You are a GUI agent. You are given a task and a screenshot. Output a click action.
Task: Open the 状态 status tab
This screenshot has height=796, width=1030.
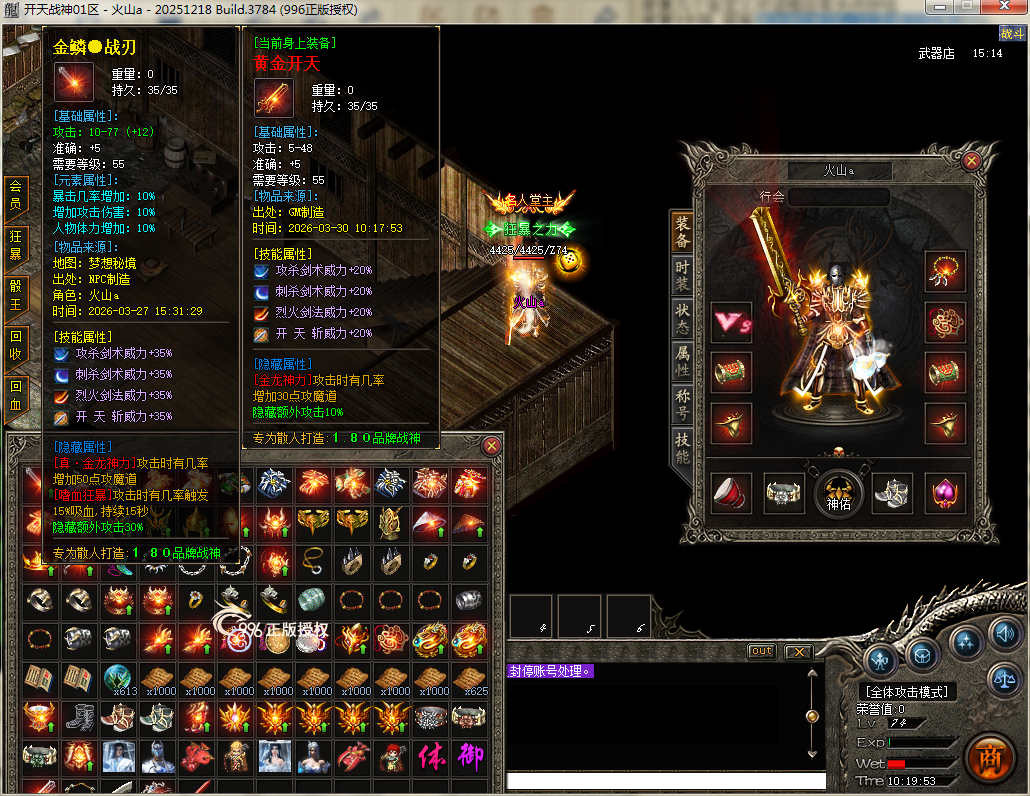click(682, 317)
